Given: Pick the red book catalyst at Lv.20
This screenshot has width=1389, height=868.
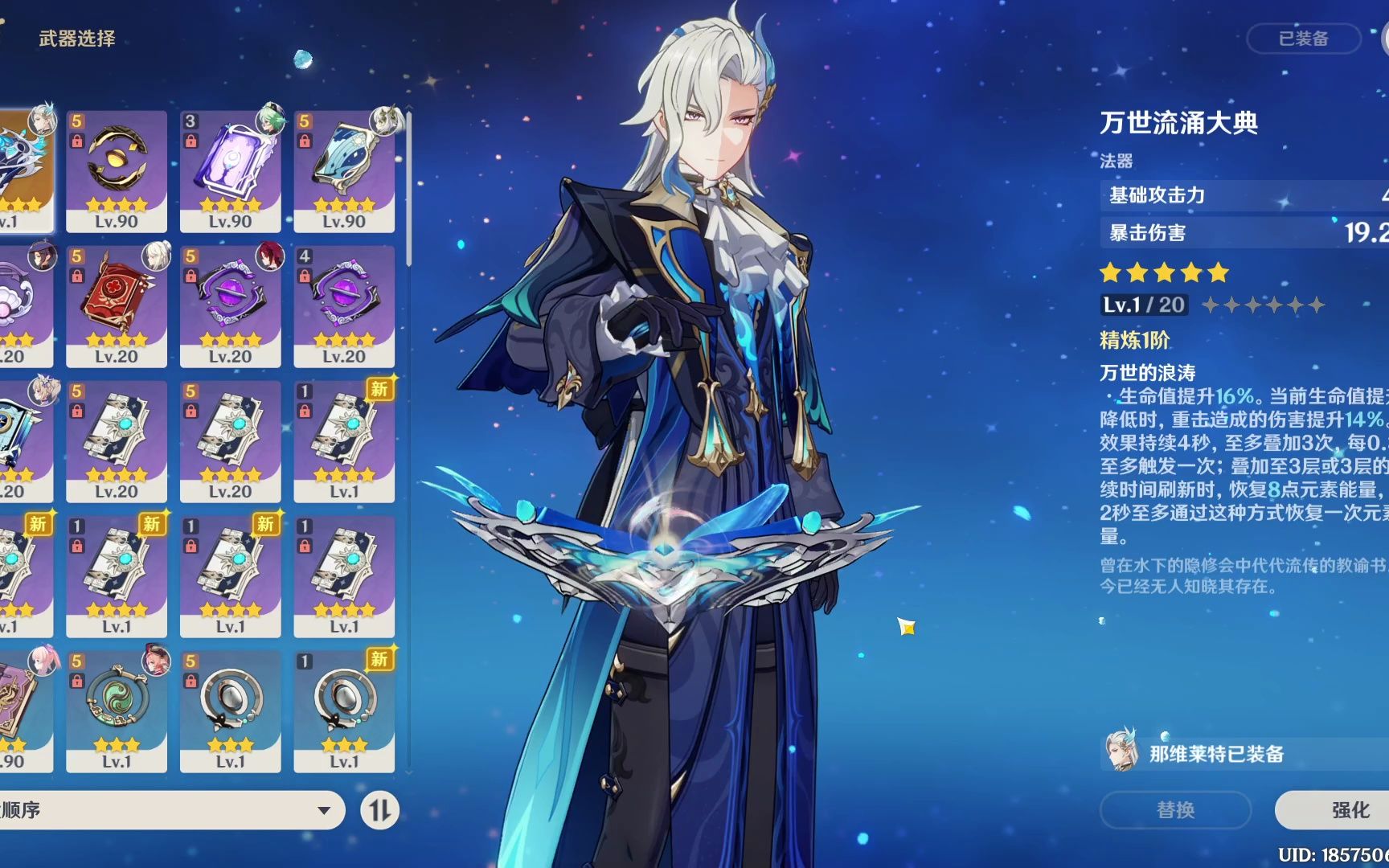Looking at the screenshot, I should pyautogui.click(x=117, y=306).
